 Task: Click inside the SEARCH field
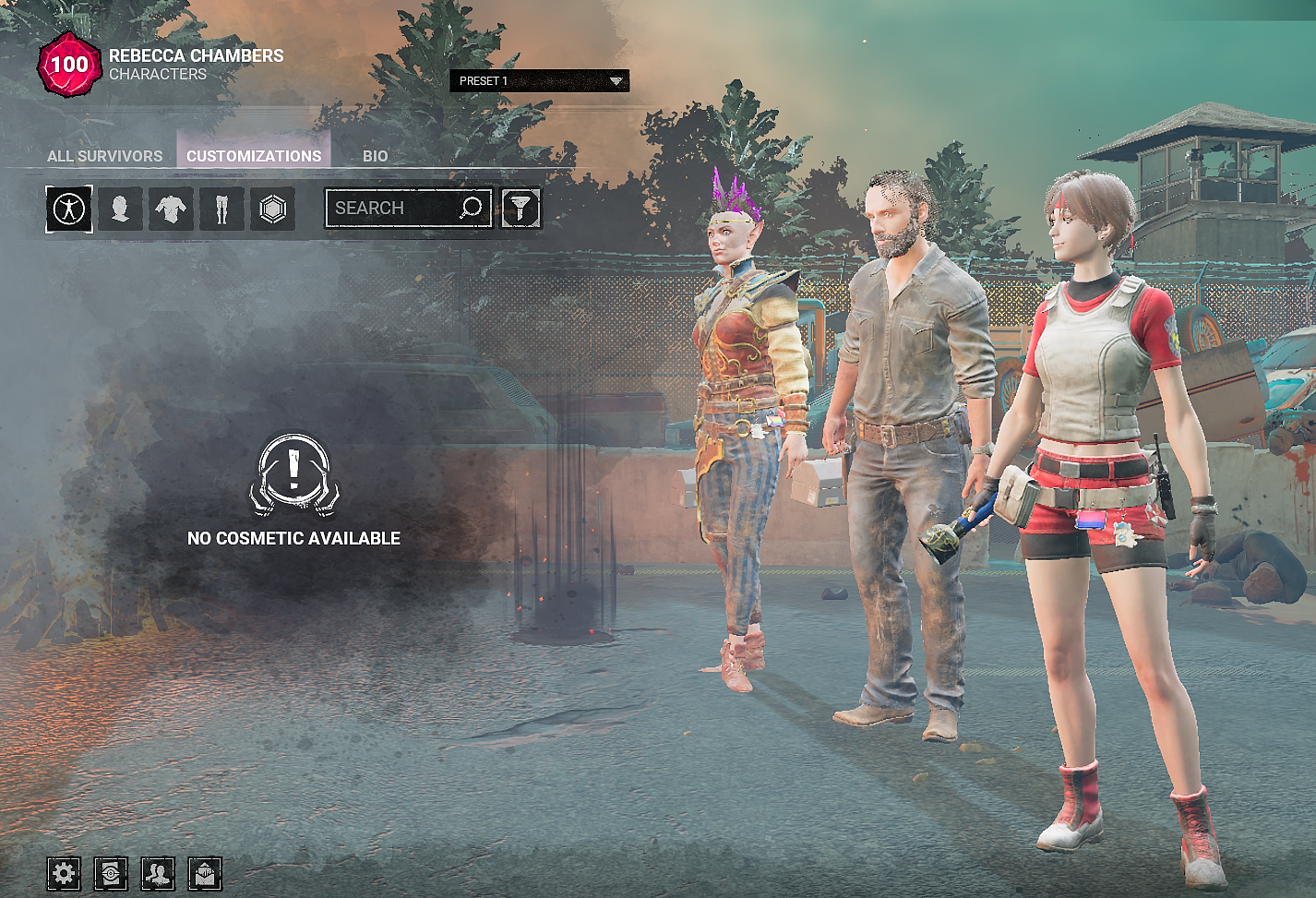click(x=397, y=208)
